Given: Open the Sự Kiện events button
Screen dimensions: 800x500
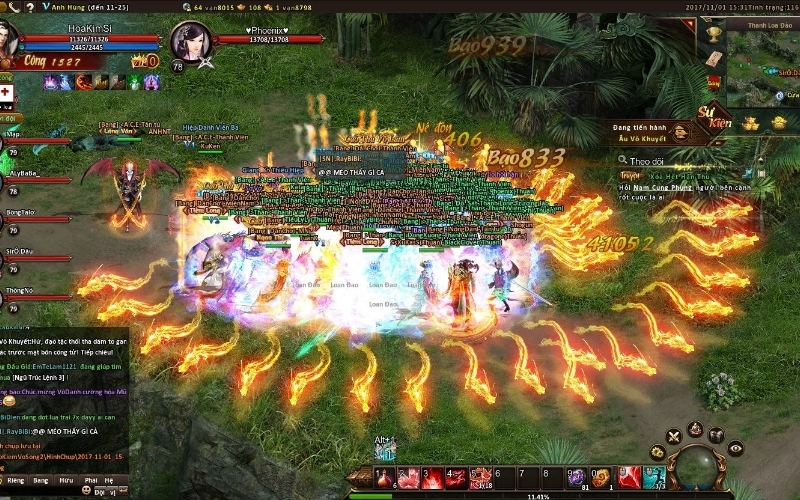Looking at the screenshot, I should (714, 118).
